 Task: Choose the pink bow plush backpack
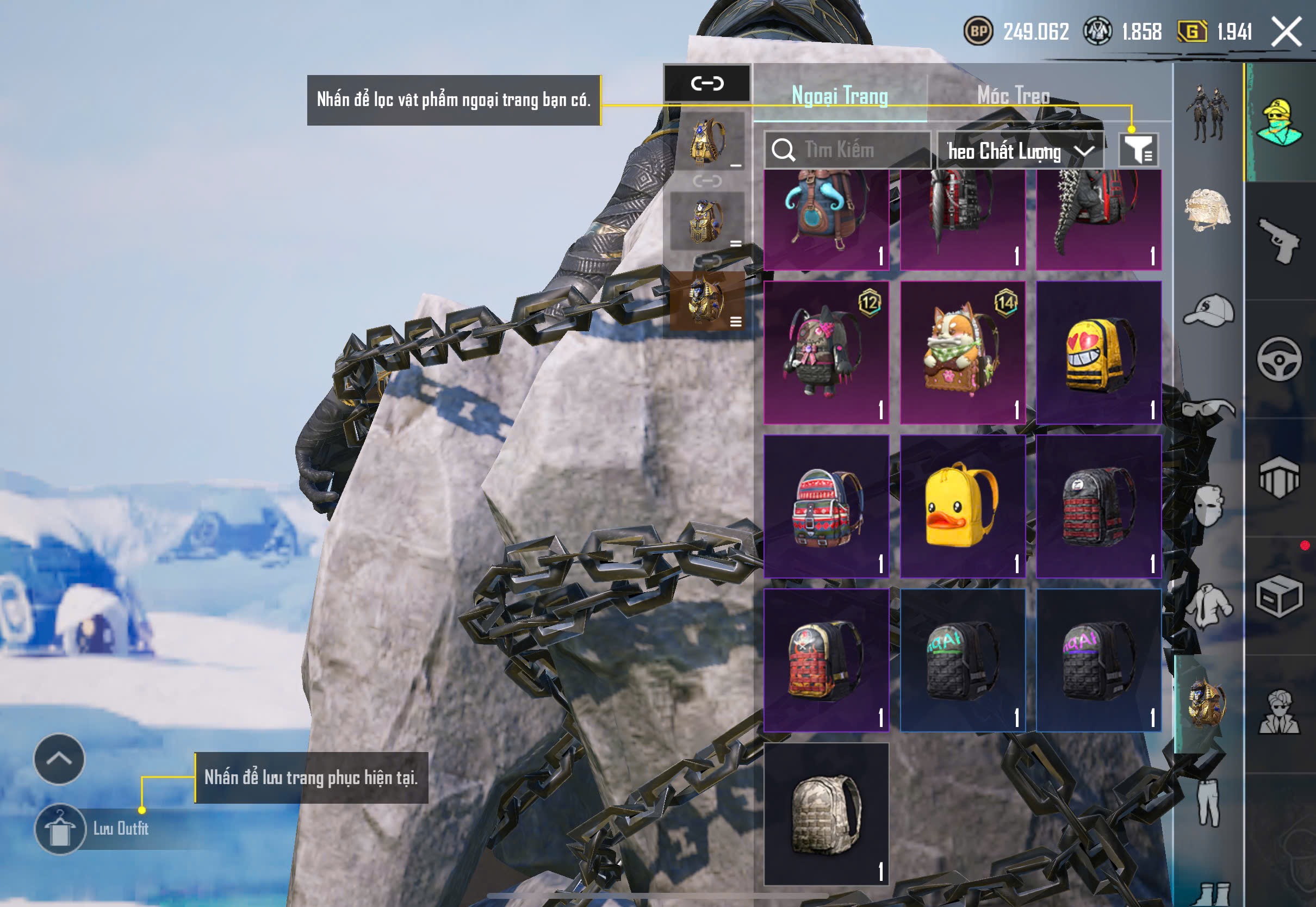[x=826, y=353]
